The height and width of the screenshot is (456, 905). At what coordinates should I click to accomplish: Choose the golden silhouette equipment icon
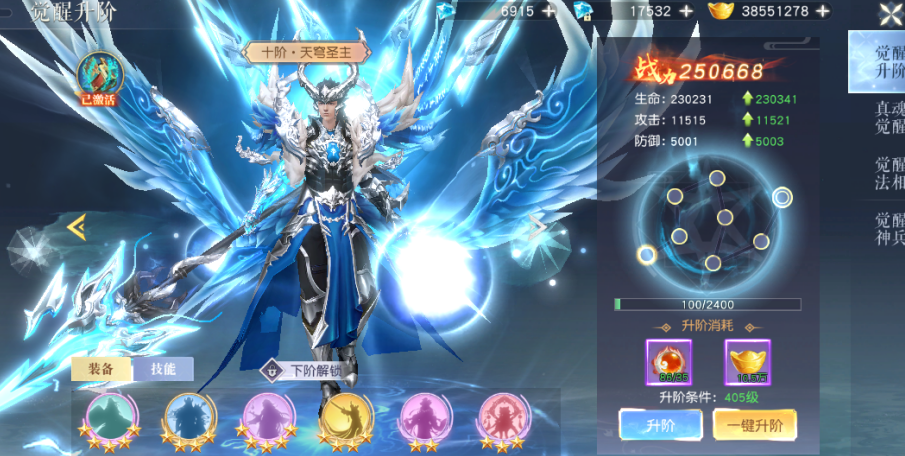coord(344,415)
